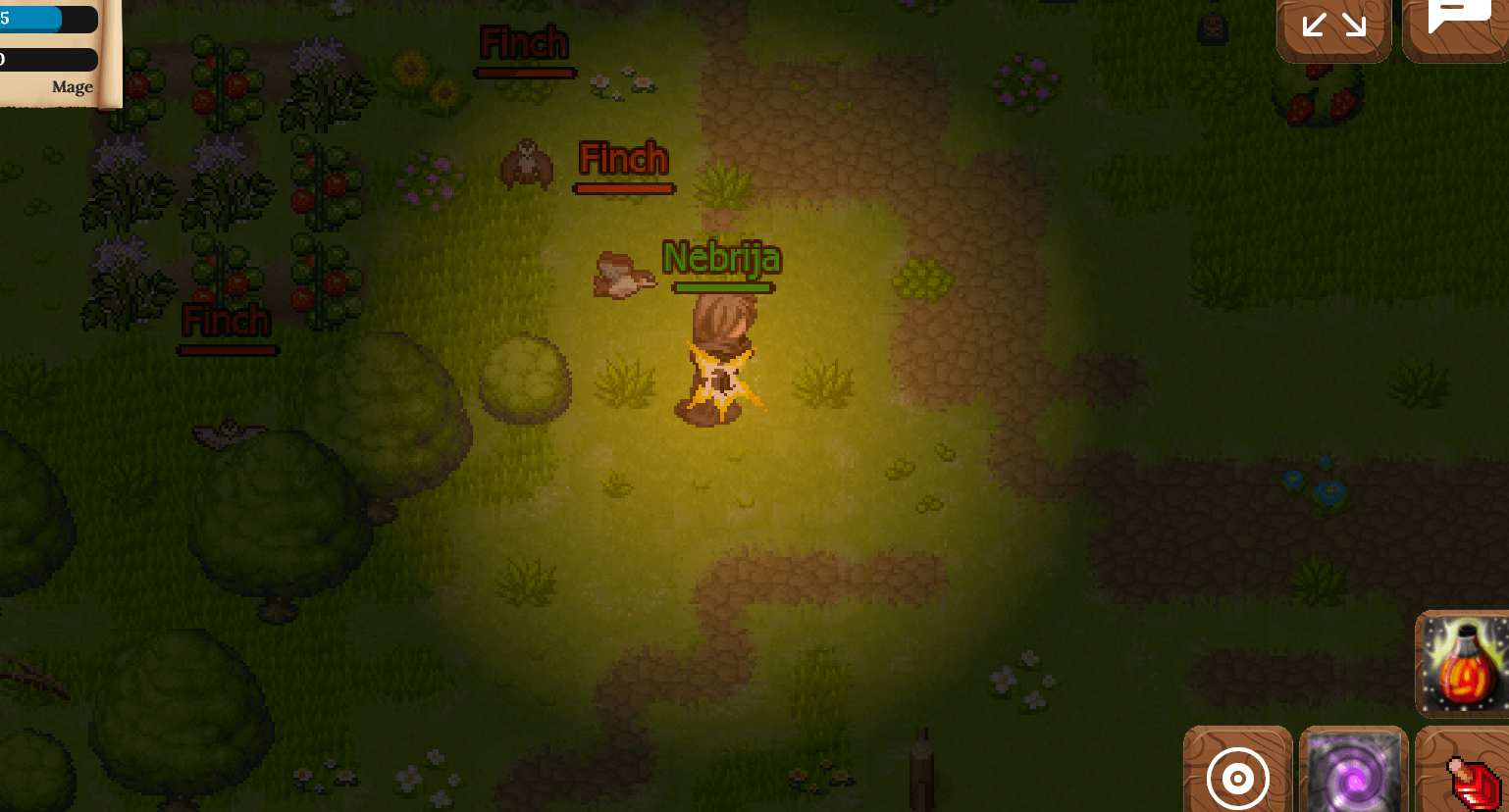Screen dimensions: 1509x812
Task: Select the Finch near the tomato plants
Action: click(226, 322)
